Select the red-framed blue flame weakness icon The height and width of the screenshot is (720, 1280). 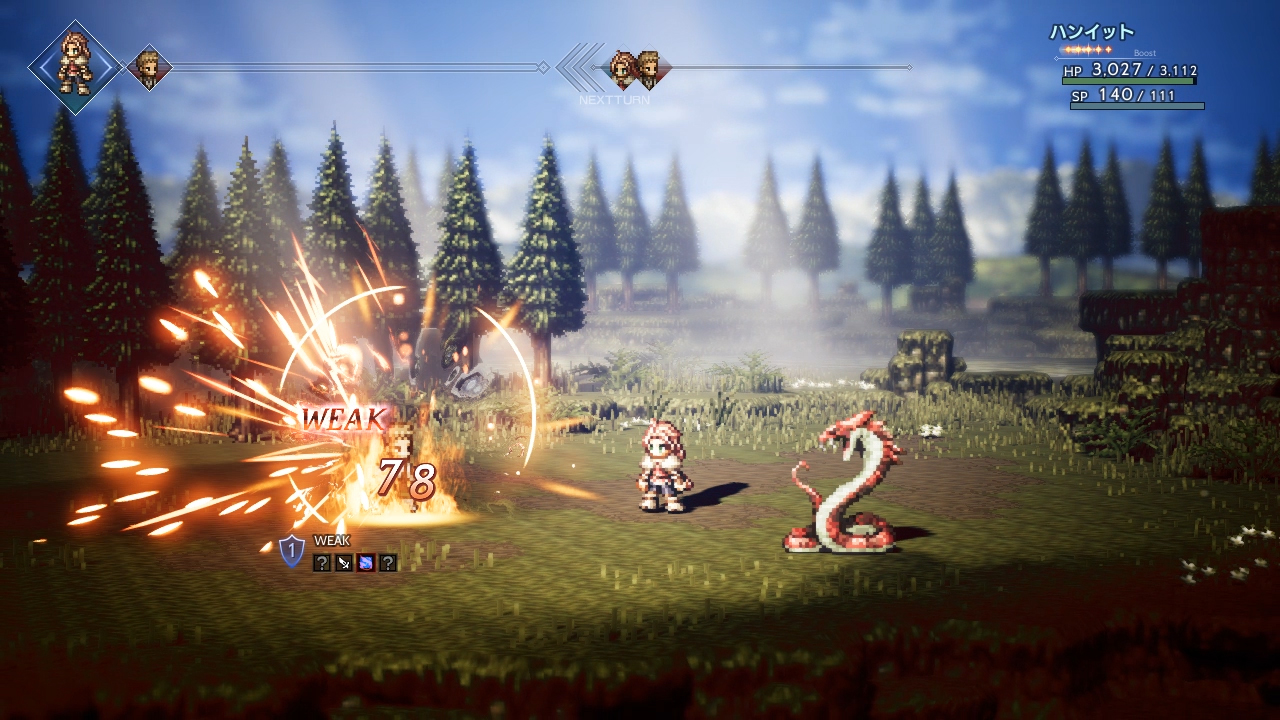coord(365,563)
